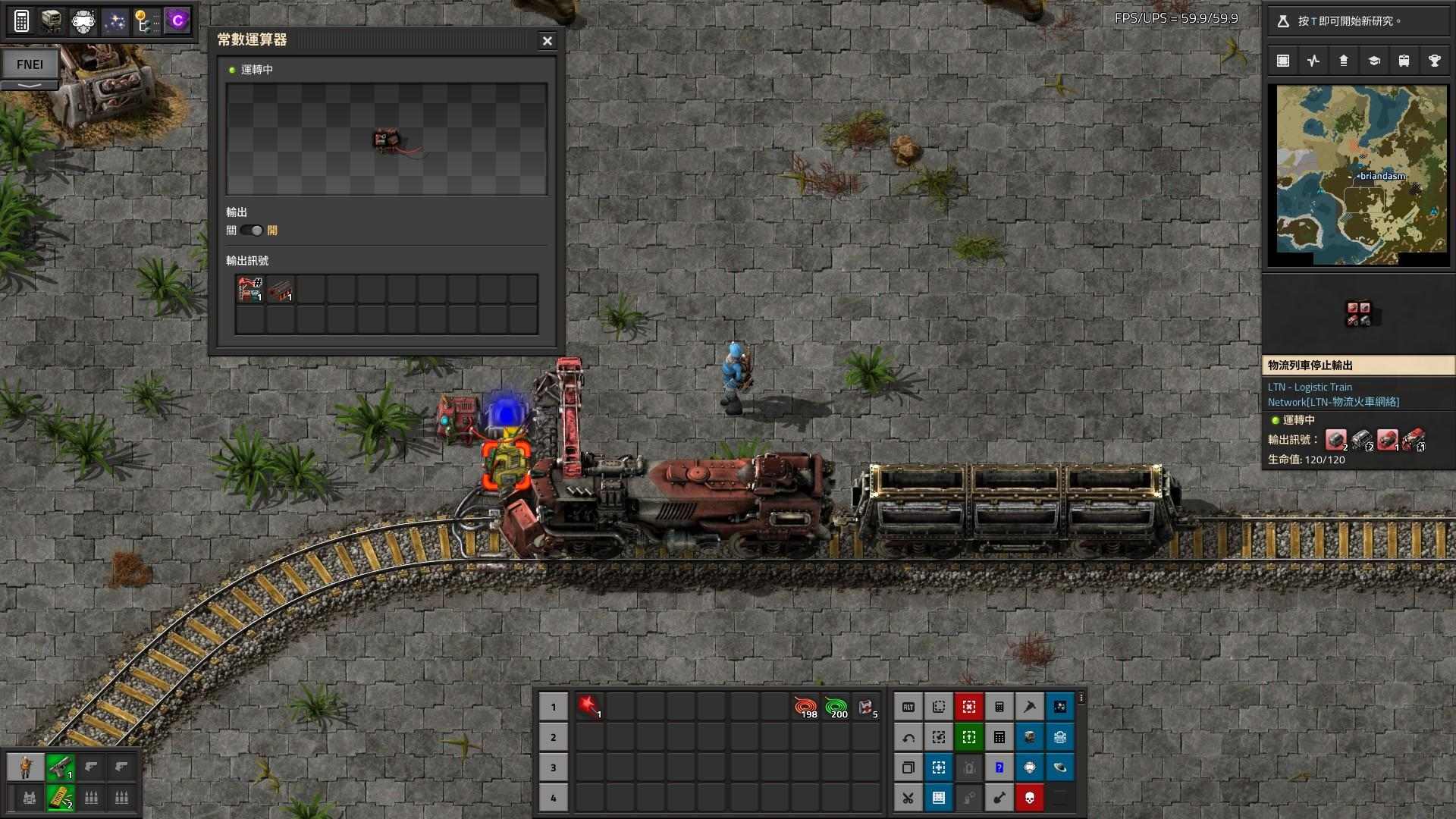Select the red deconstruction planner shortcut
Image resolution: width=1456 pixels, height=819 pixels.
pos(969,707)
